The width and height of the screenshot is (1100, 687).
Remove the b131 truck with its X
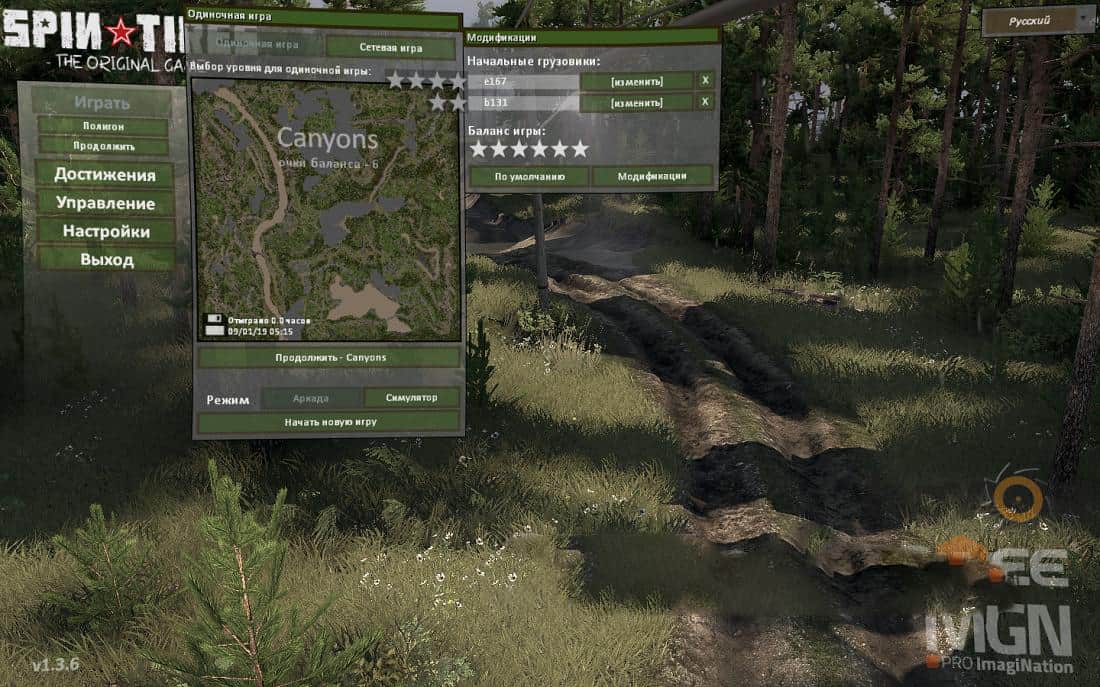(x=705, y=102)
